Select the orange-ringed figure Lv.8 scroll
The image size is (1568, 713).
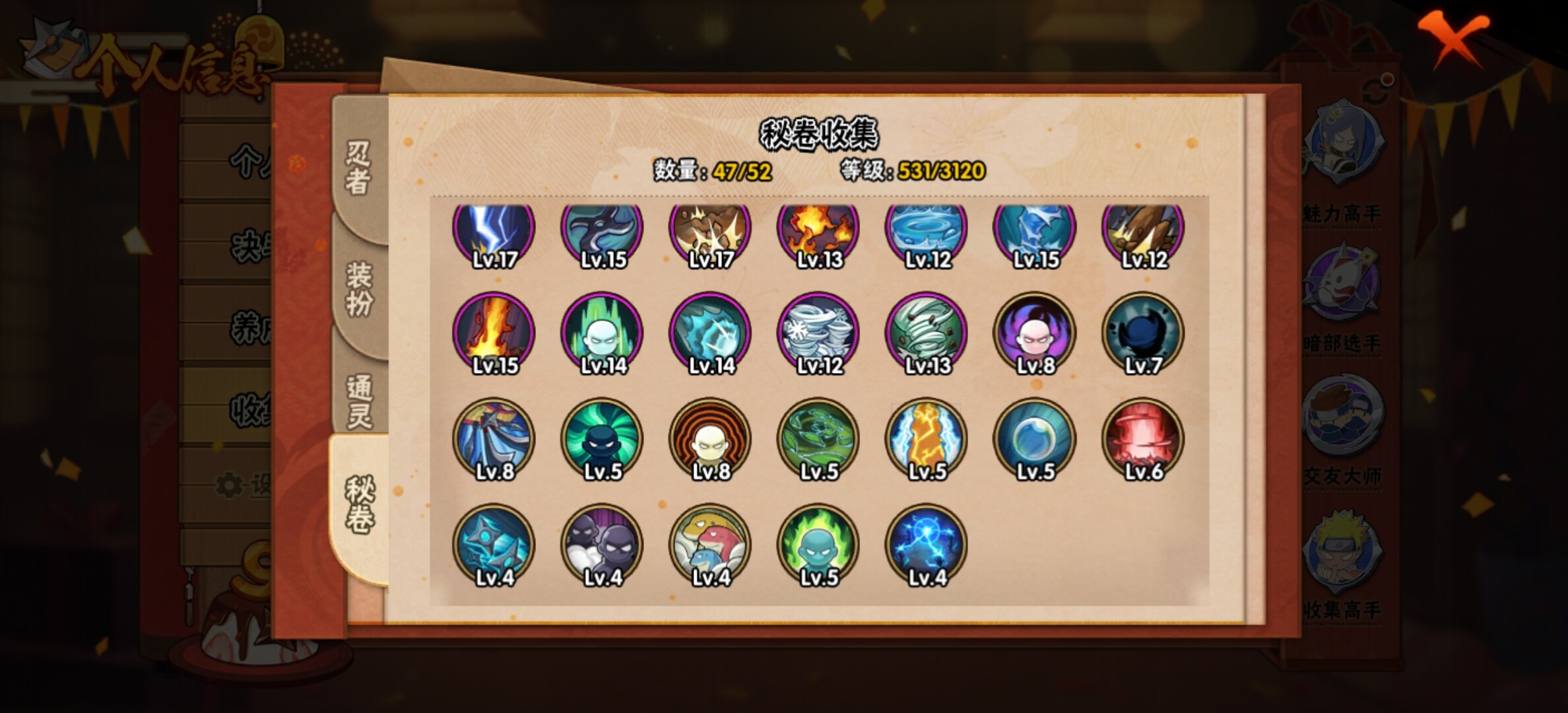tap(710, 439)
